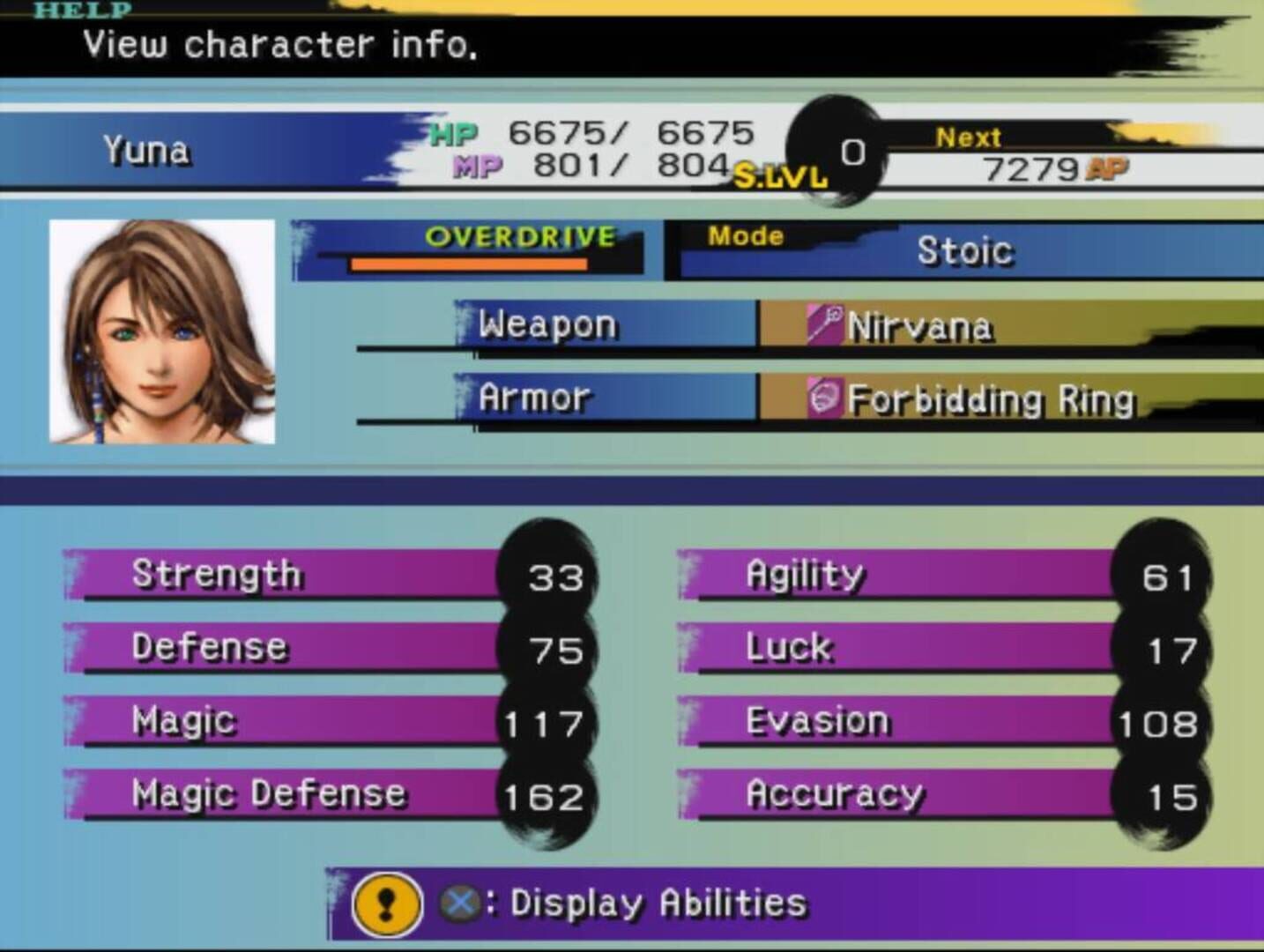Select the Yuna name banner
The height and width of the screenshot is (952, 1264).
[x=150, y=150]
